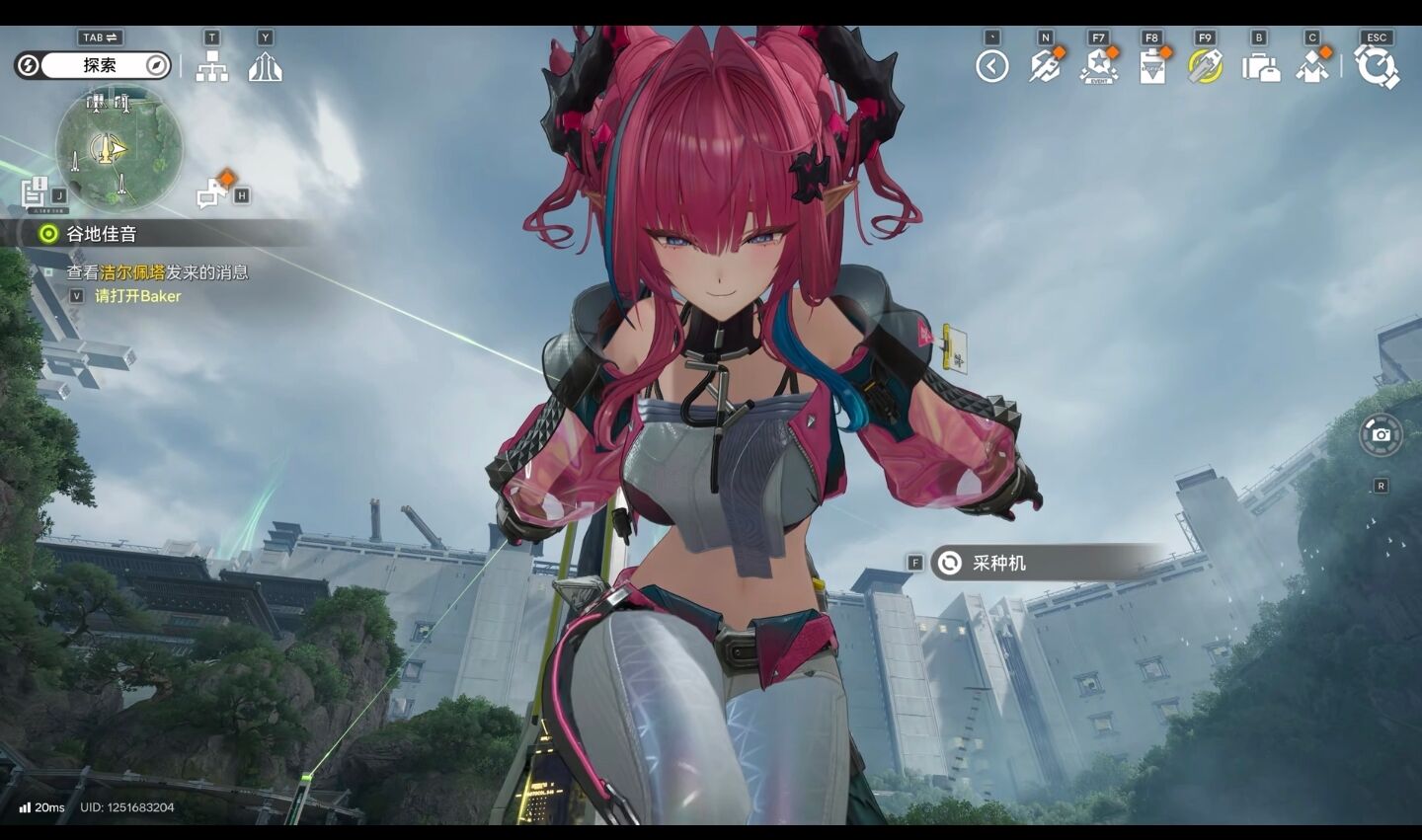Open the circular minimap
The height and width of the screenshot is (840, 1422).
118,149
